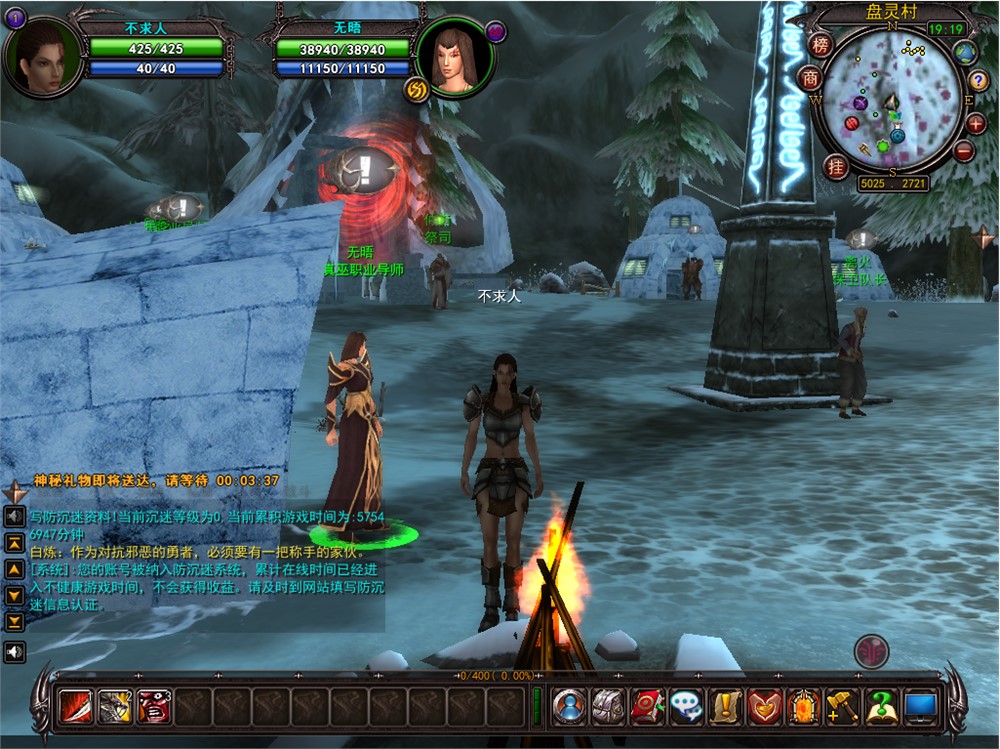Open system settings via blue monitor icon
This screenshot has width=1000, height=749.
click(x=920, y=707)
